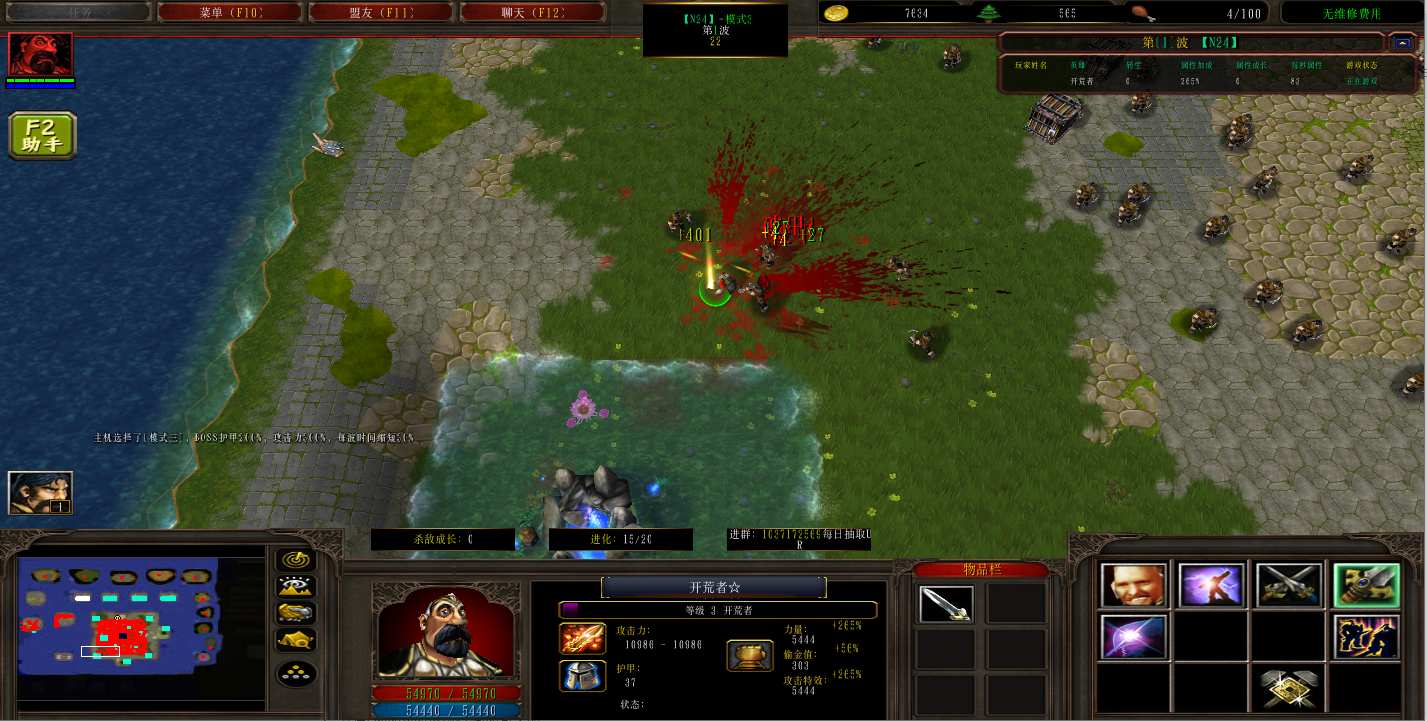The width and height of the screenshot is (1427, 721).
Task: Select the sword item in inventory
Action: 945,604
